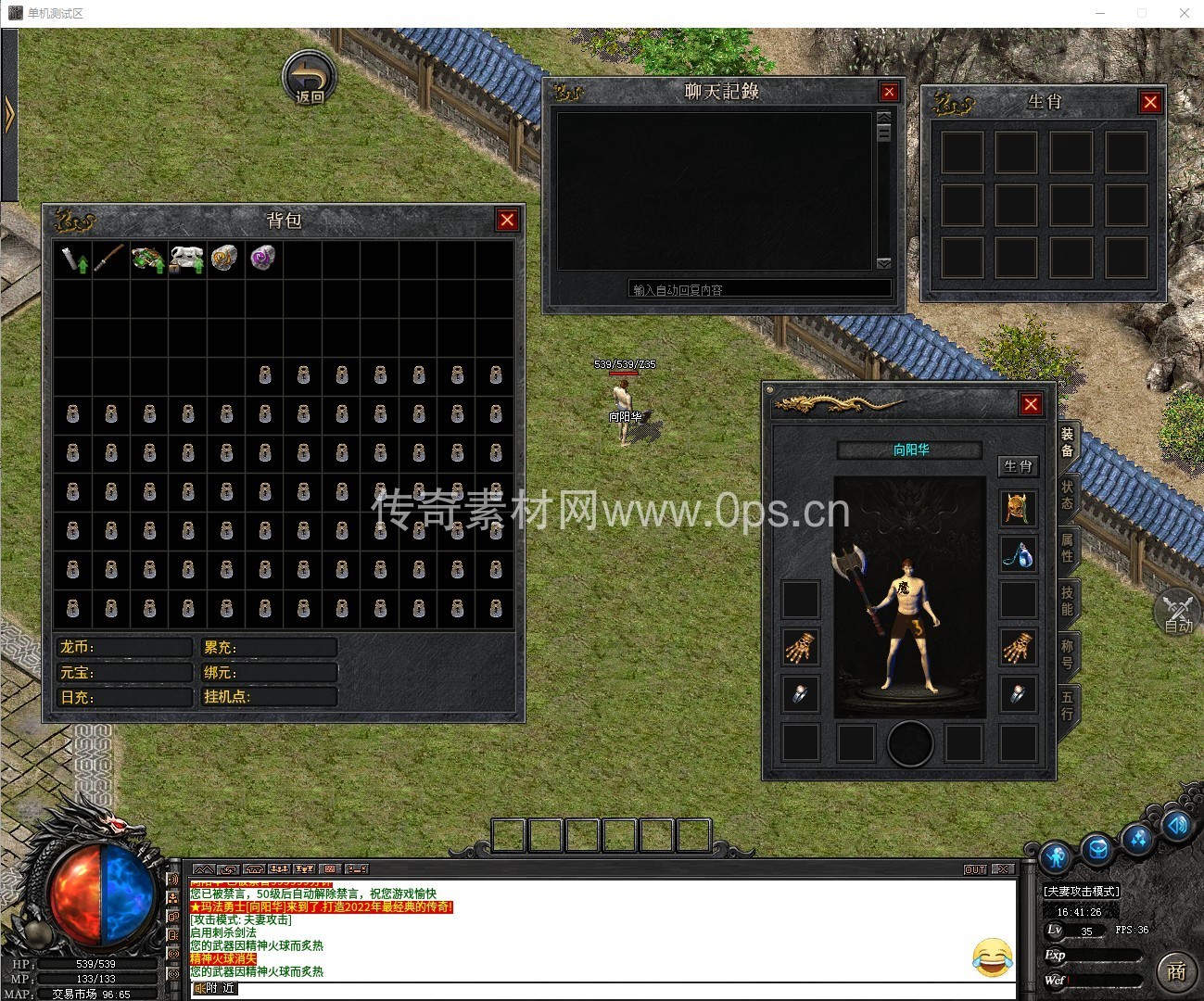
Task: Open the 五行 five elements tab
Action: [1068, 705]
